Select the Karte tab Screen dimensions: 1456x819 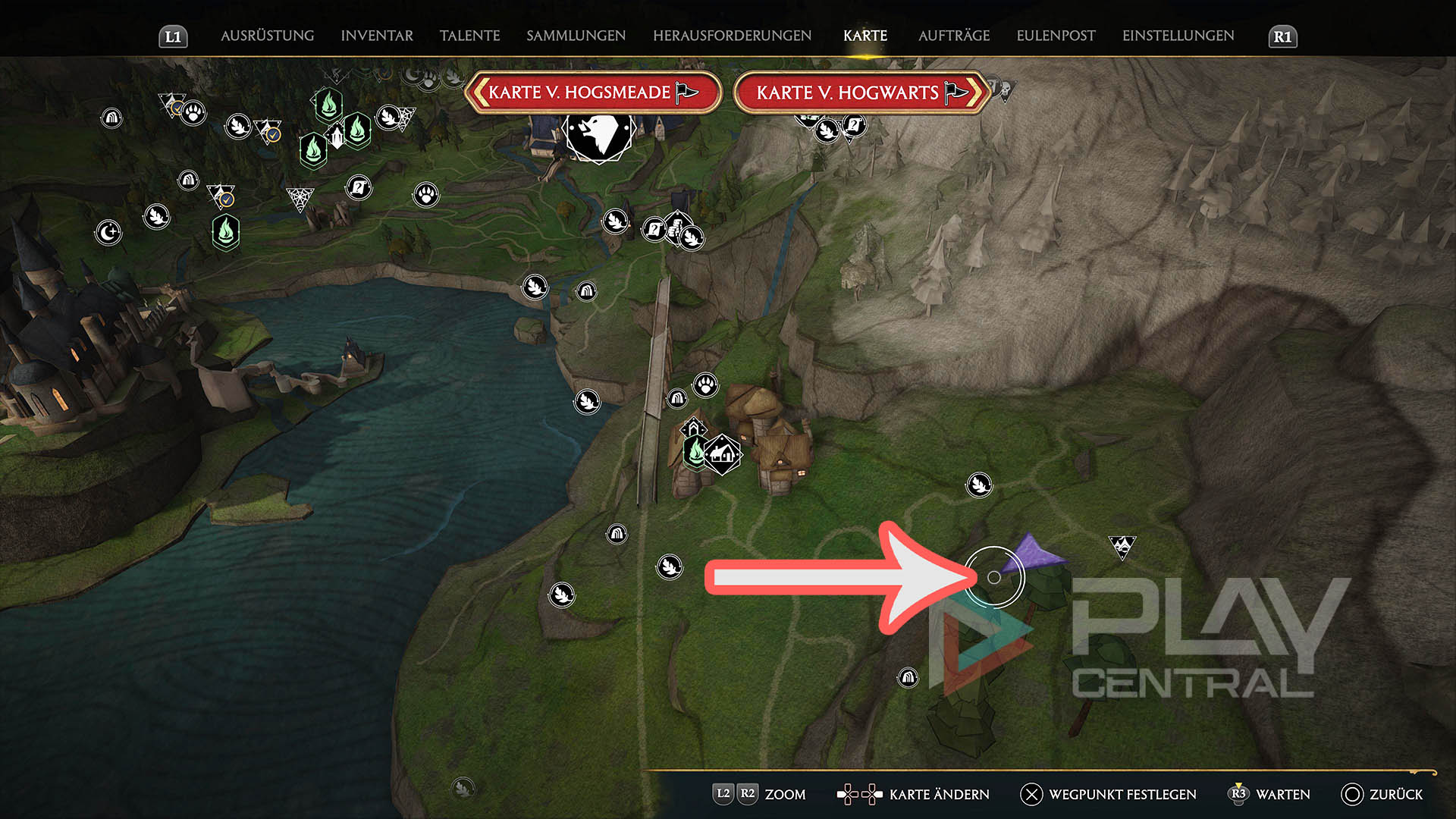coord(864,36)
